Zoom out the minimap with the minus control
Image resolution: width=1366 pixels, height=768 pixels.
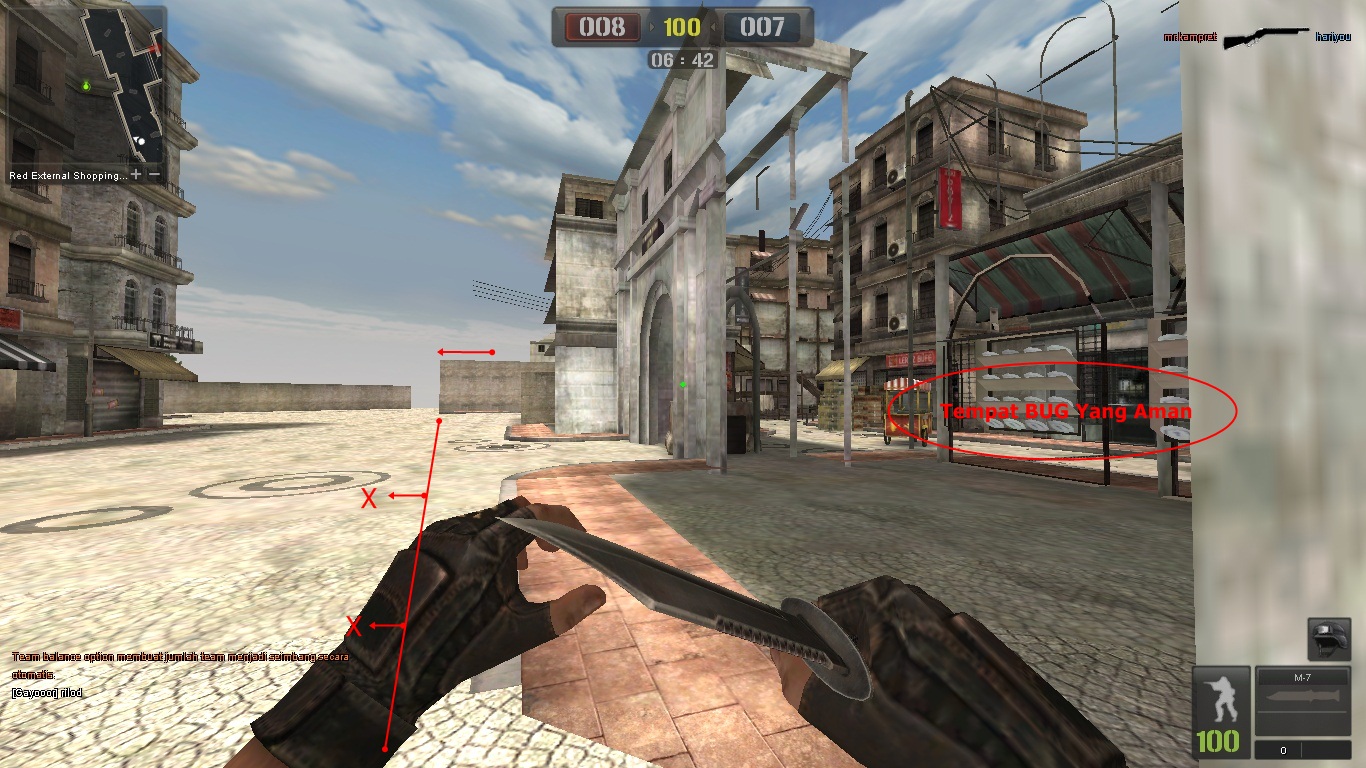(154, 175)
